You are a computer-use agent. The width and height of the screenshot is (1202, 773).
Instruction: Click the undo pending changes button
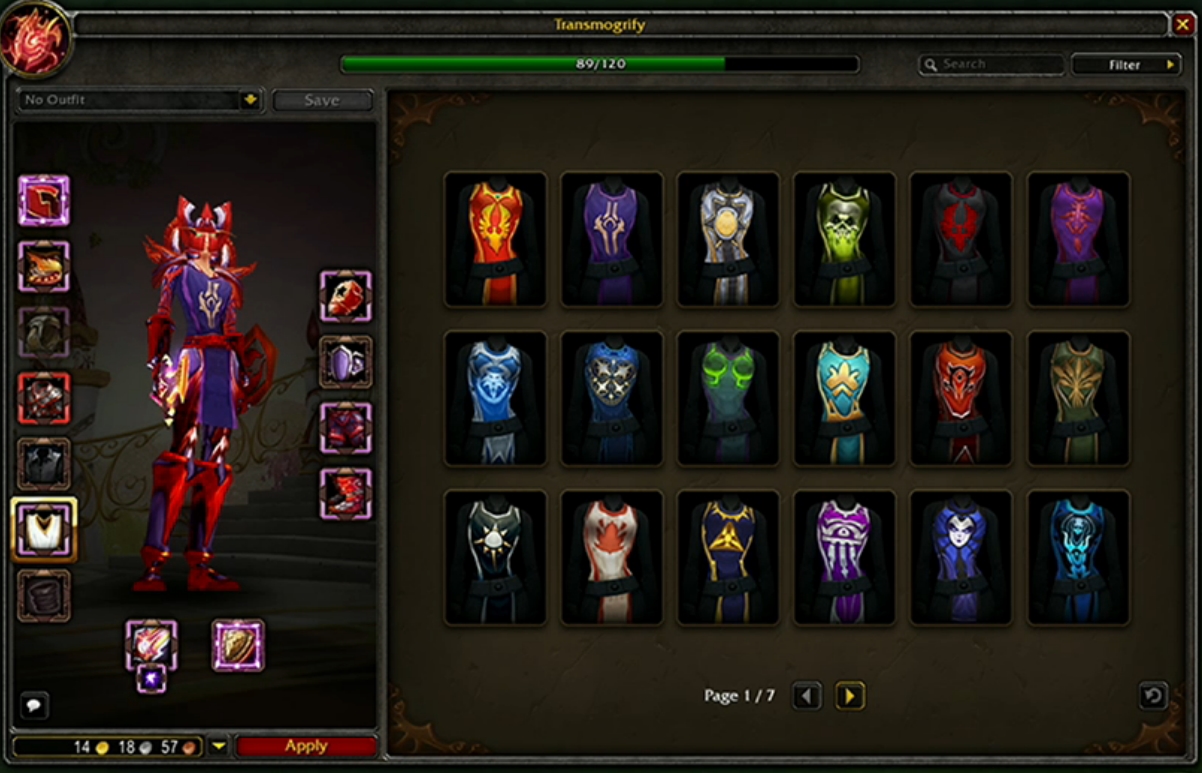tap(1153, 695)
